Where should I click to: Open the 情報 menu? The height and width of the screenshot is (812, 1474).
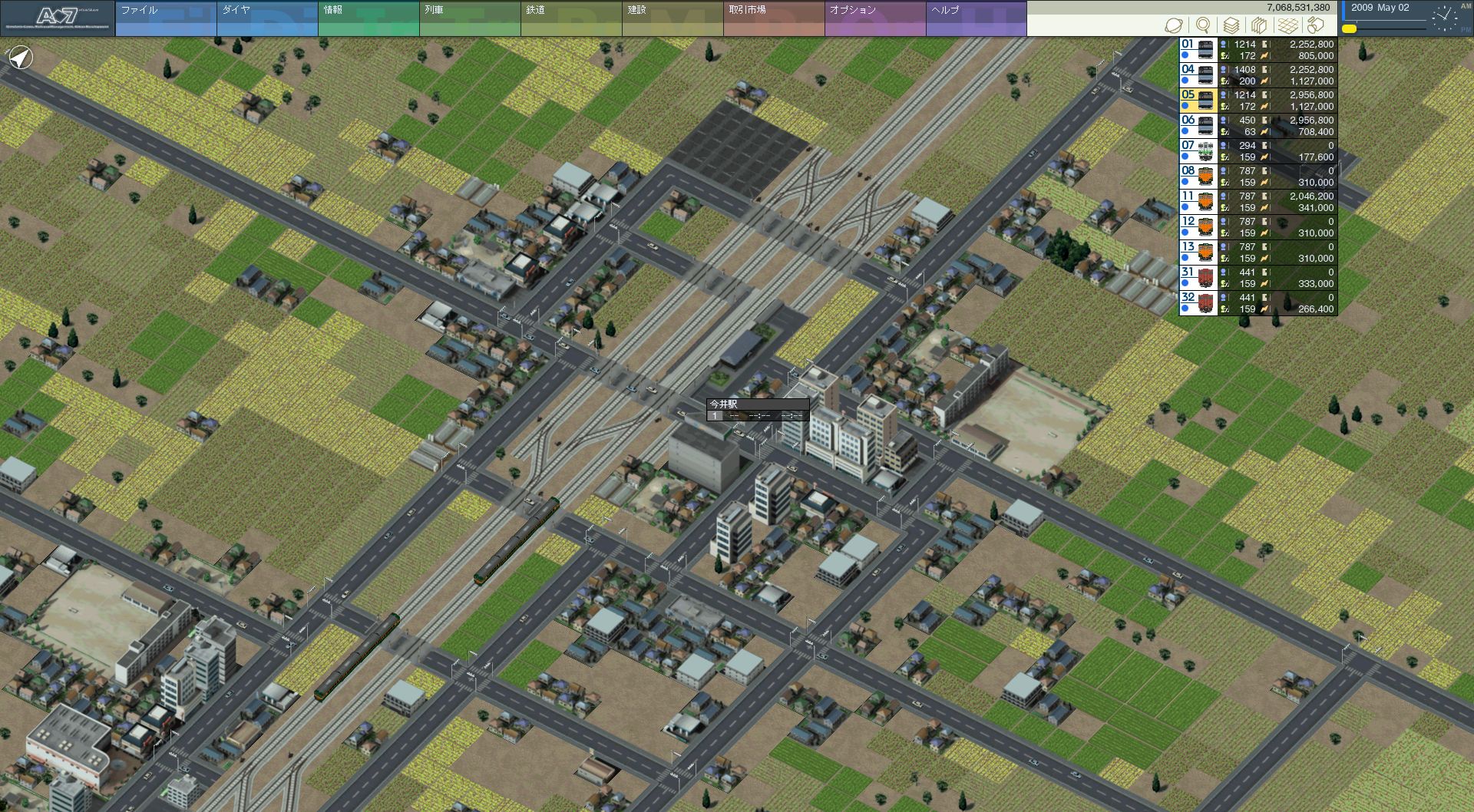(x=368, y=18)
